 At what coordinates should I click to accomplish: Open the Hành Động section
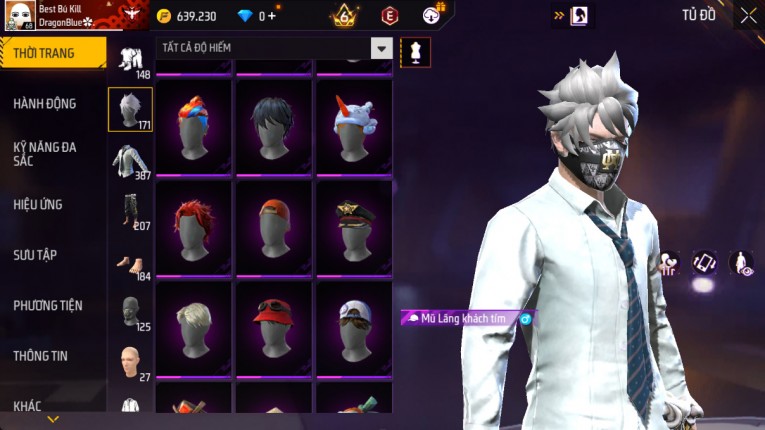pyautogui.click(x=45, y=103)
